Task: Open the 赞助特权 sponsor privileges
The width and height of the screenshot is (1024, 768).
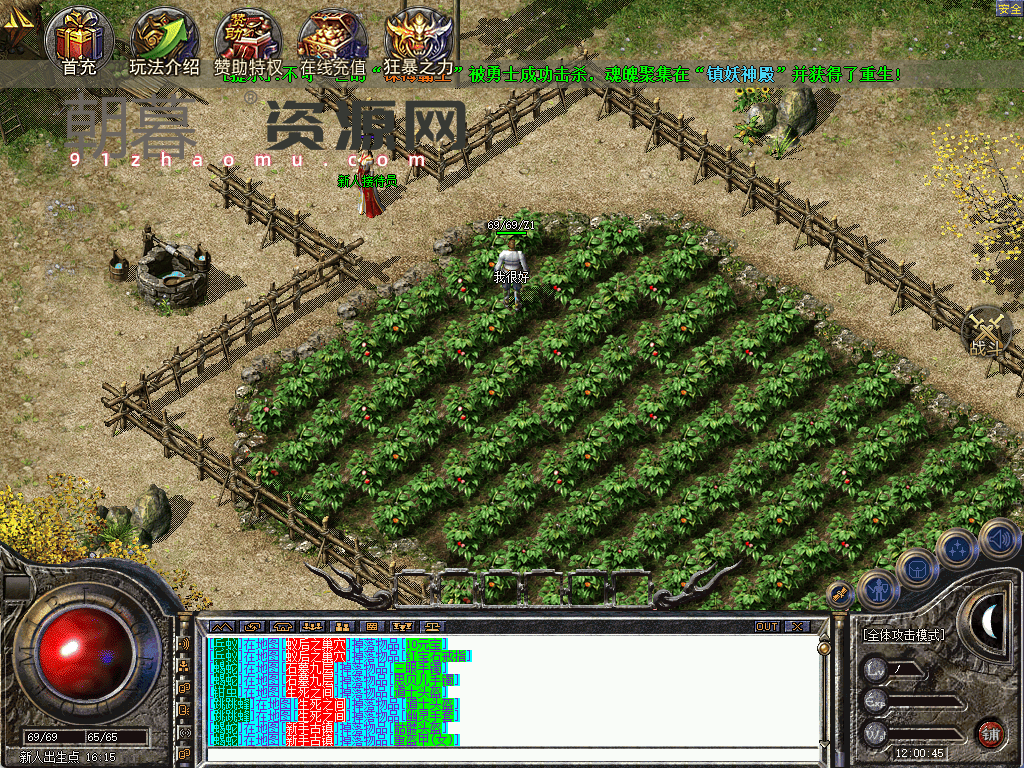Action: coord(248,38)
